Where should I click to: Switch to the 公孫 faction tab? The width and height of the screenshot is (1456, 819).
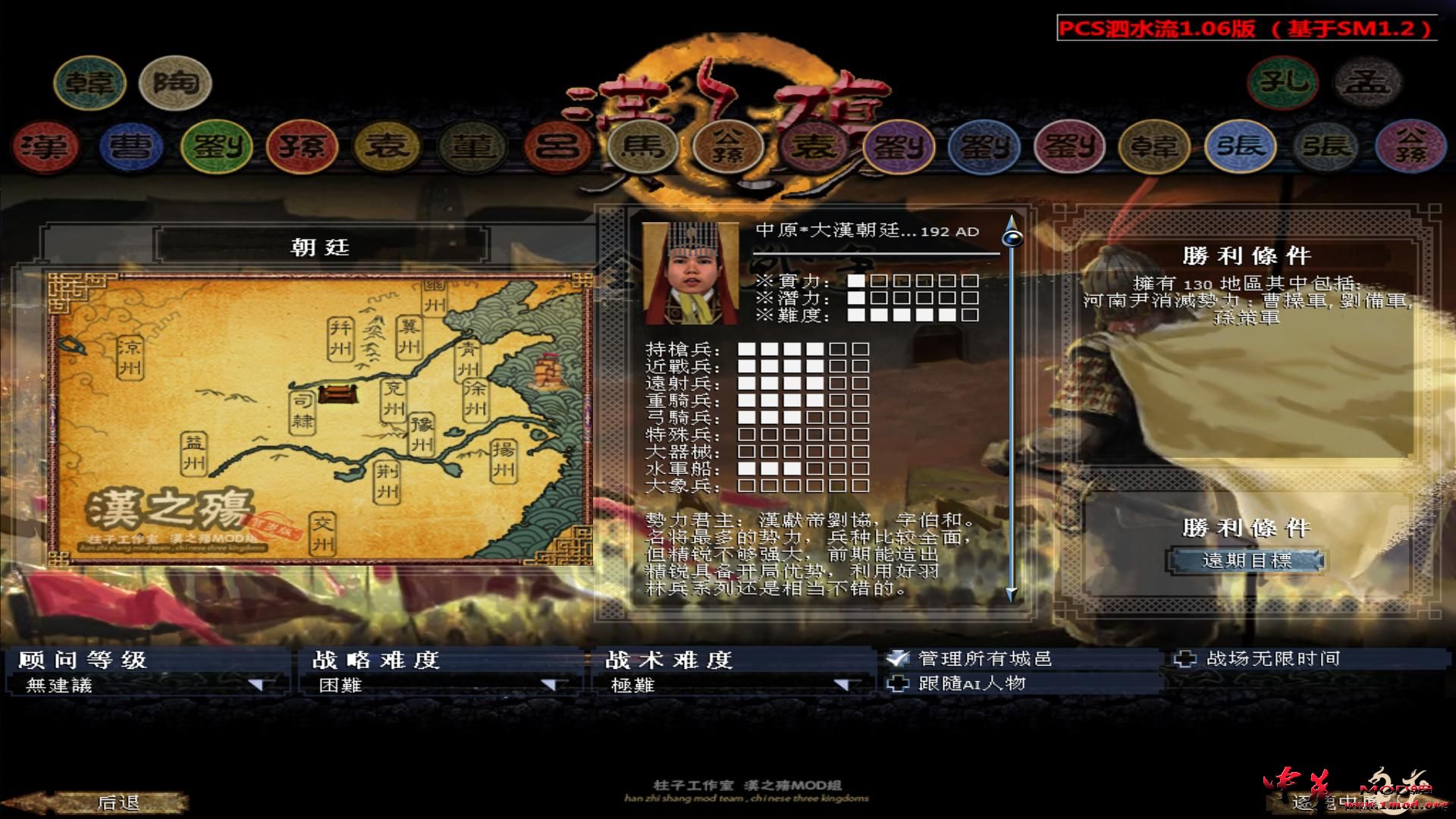click(730, 148)
